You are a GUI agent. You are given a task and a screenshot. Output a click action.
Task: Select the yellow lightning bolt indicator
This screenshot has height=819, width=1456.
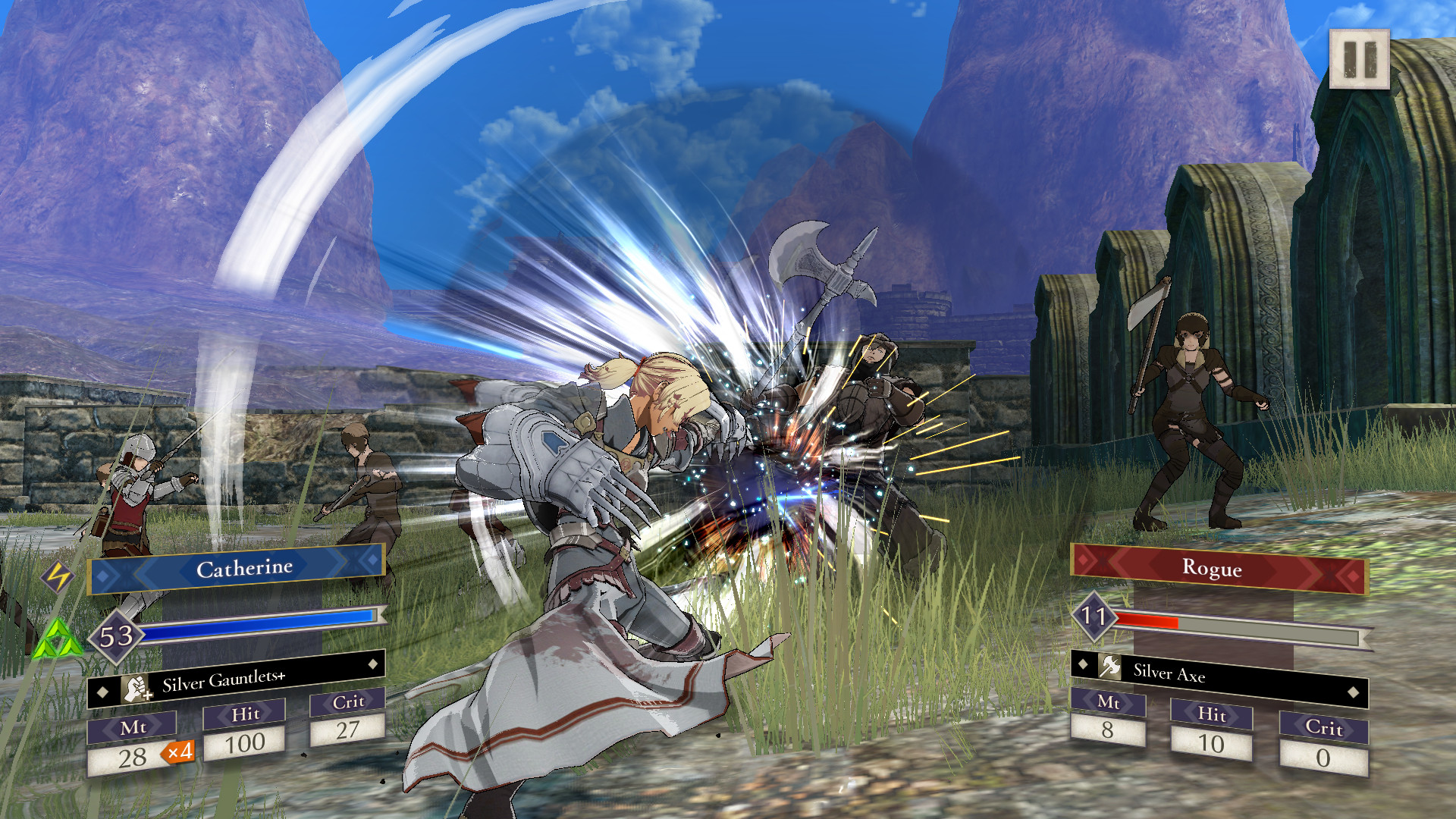point(59,578)
